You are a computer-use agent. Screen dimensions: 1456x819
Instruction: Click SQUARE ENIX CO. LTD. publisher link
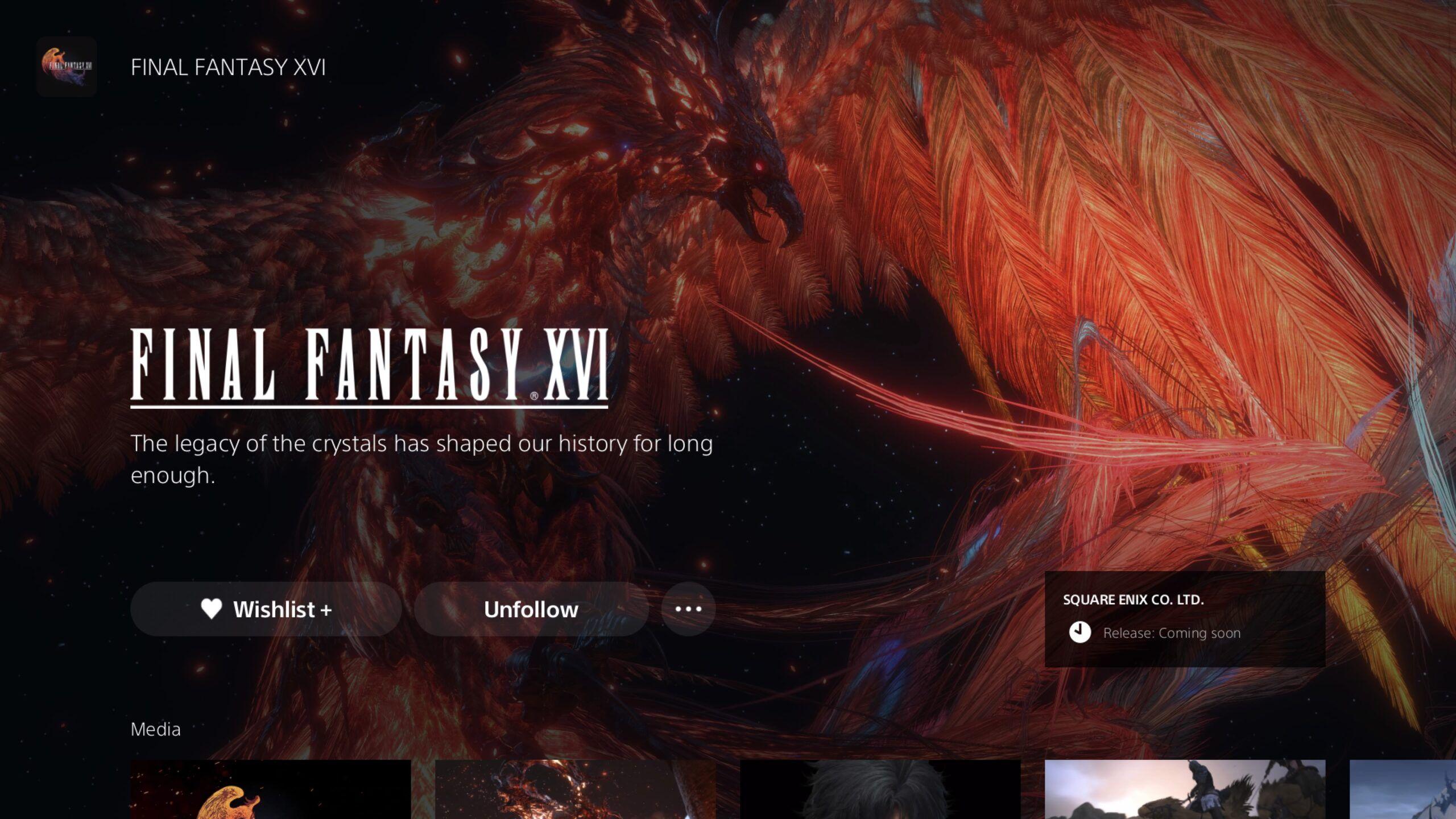[x=1134, y=599]
